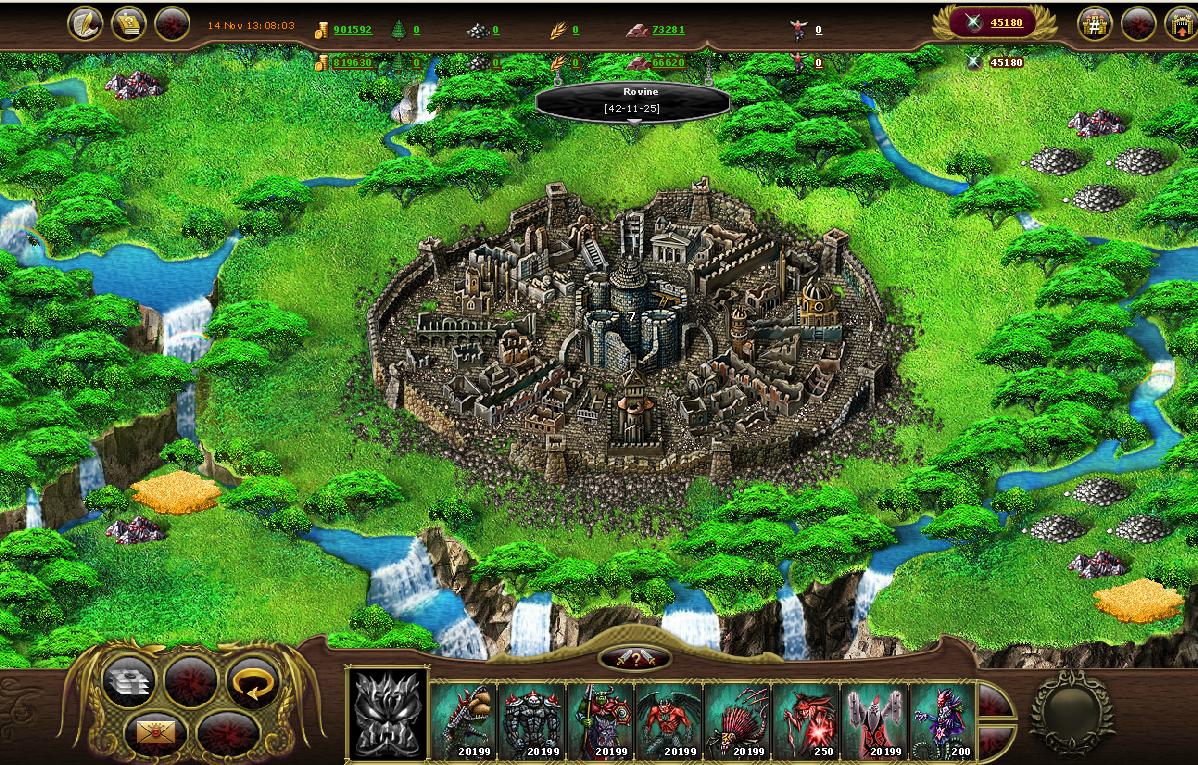This screenshot has height=765, width=1198.
Task: Open the stacked papers button
Action: pyautogui.click(x=129, y=682)
